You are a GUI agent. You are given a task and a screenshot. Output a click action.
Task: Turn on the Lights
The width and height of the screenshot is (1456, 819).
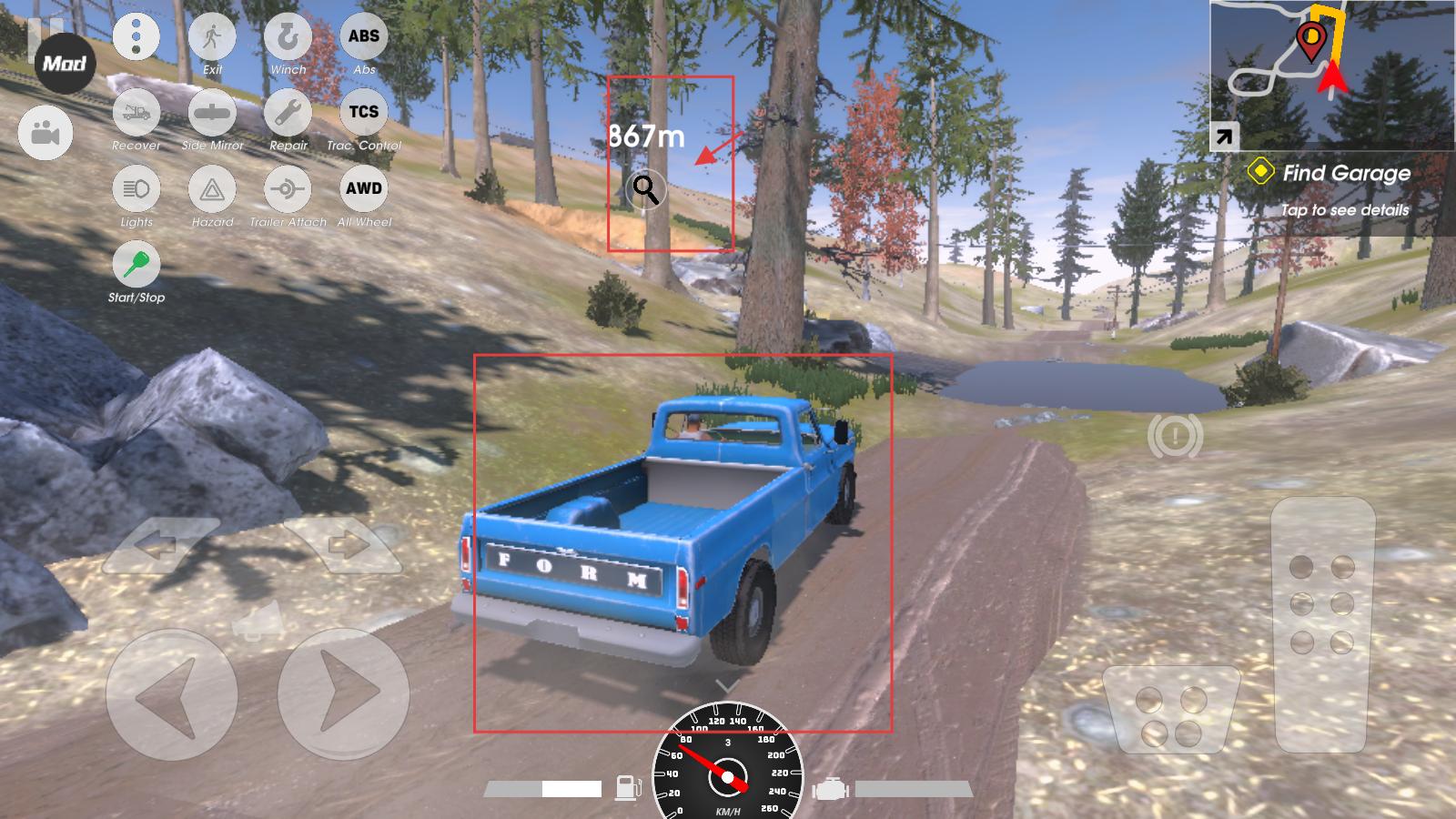tap(136, 189)
